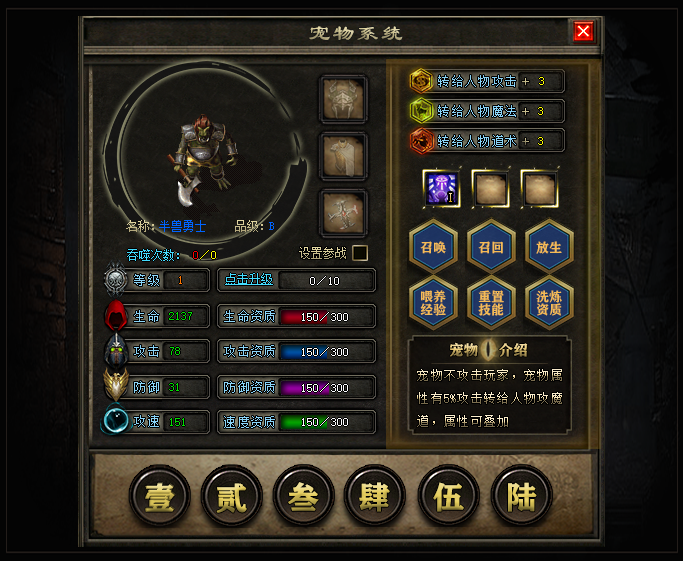Screen dimensions: 683x561
Task: Select the purple pet skill icon
Action: click(441, 187)
